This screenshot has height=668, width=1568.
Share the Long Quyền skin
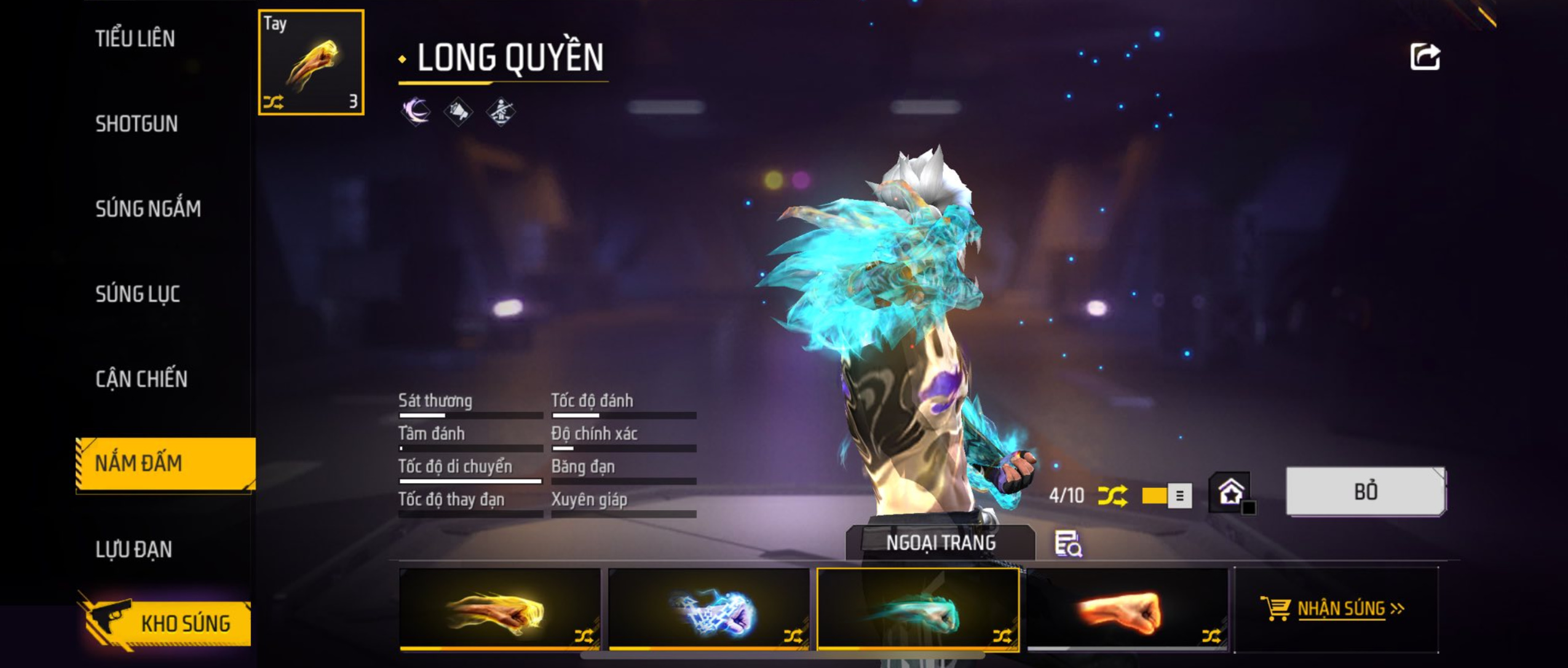tap(1424, 57)
